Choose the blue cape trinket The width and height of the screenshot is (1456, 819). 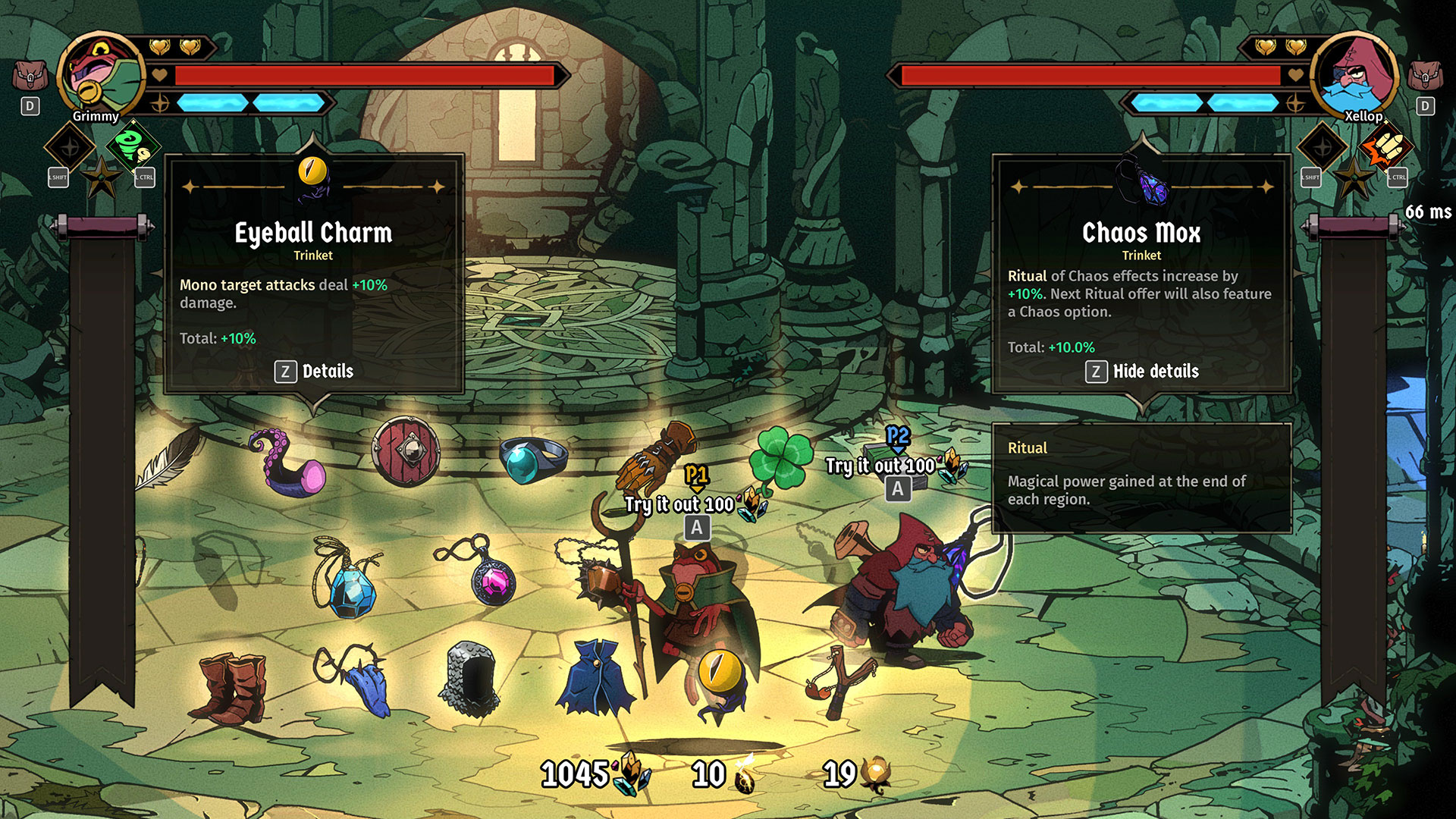(x=595, y=679)
